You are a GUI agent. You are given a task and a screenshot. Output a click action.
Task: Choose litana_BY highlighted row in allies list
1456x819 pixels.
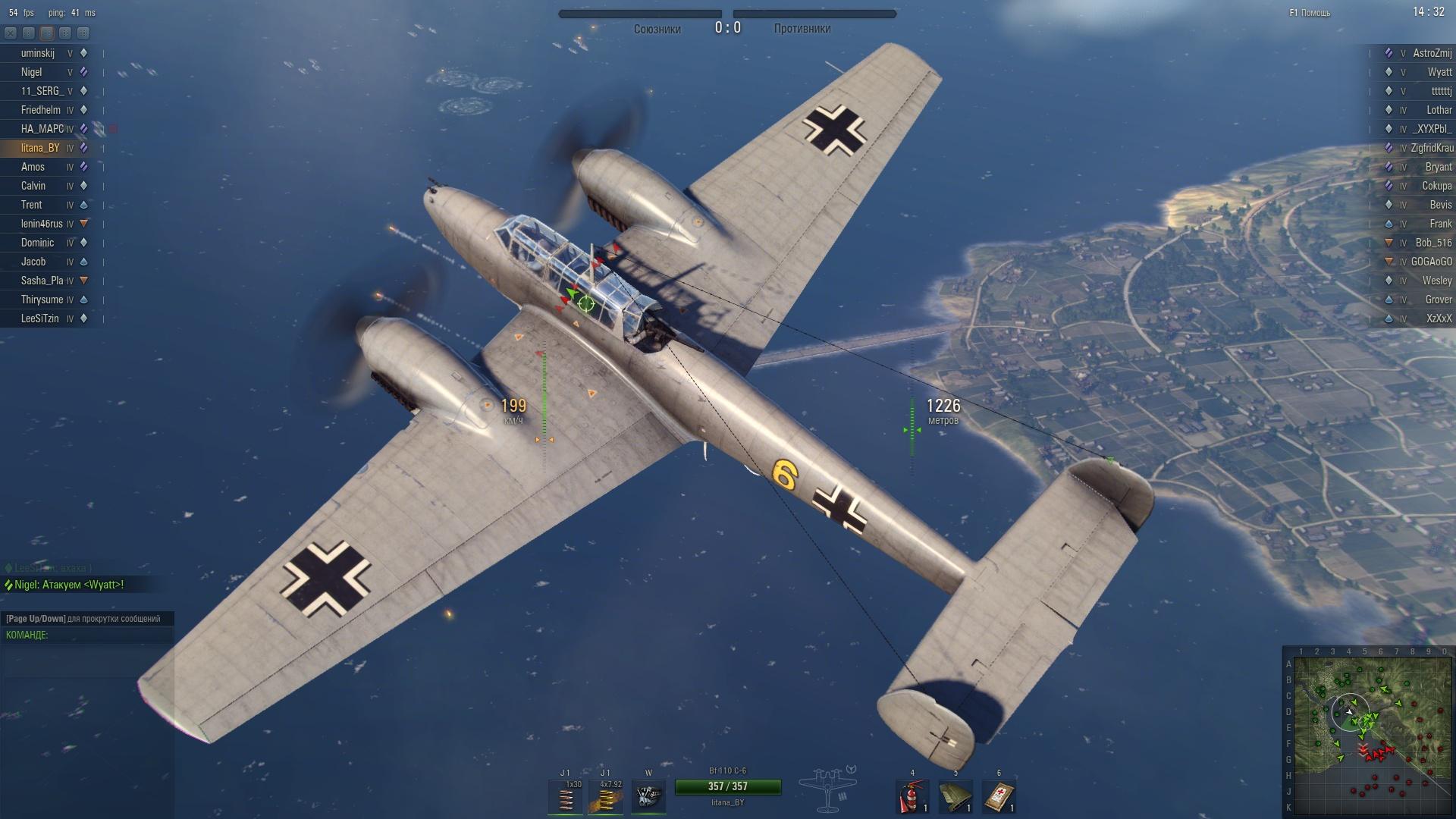(x=40, y=148)
